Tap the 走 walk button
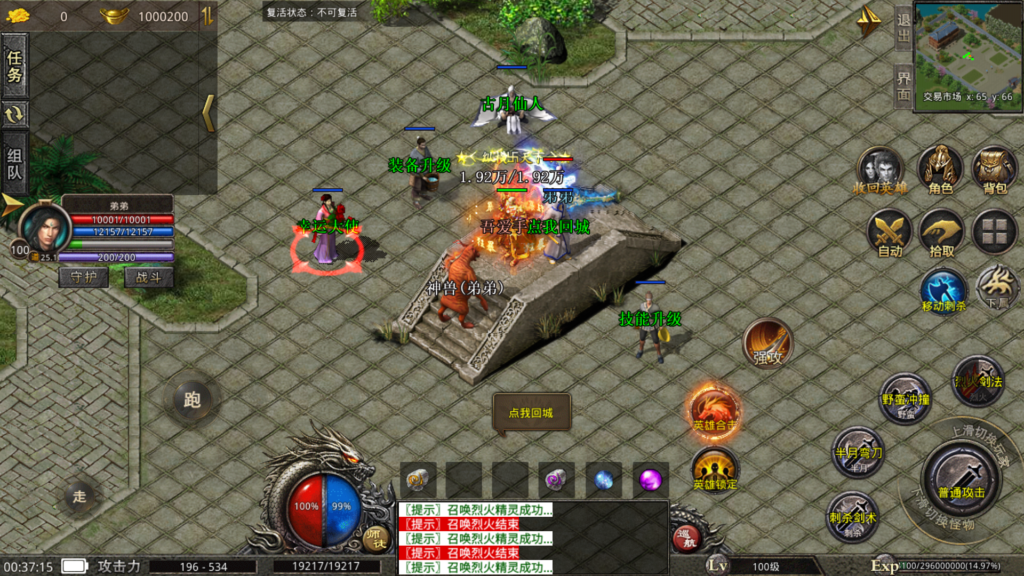 tap(81, 494)
